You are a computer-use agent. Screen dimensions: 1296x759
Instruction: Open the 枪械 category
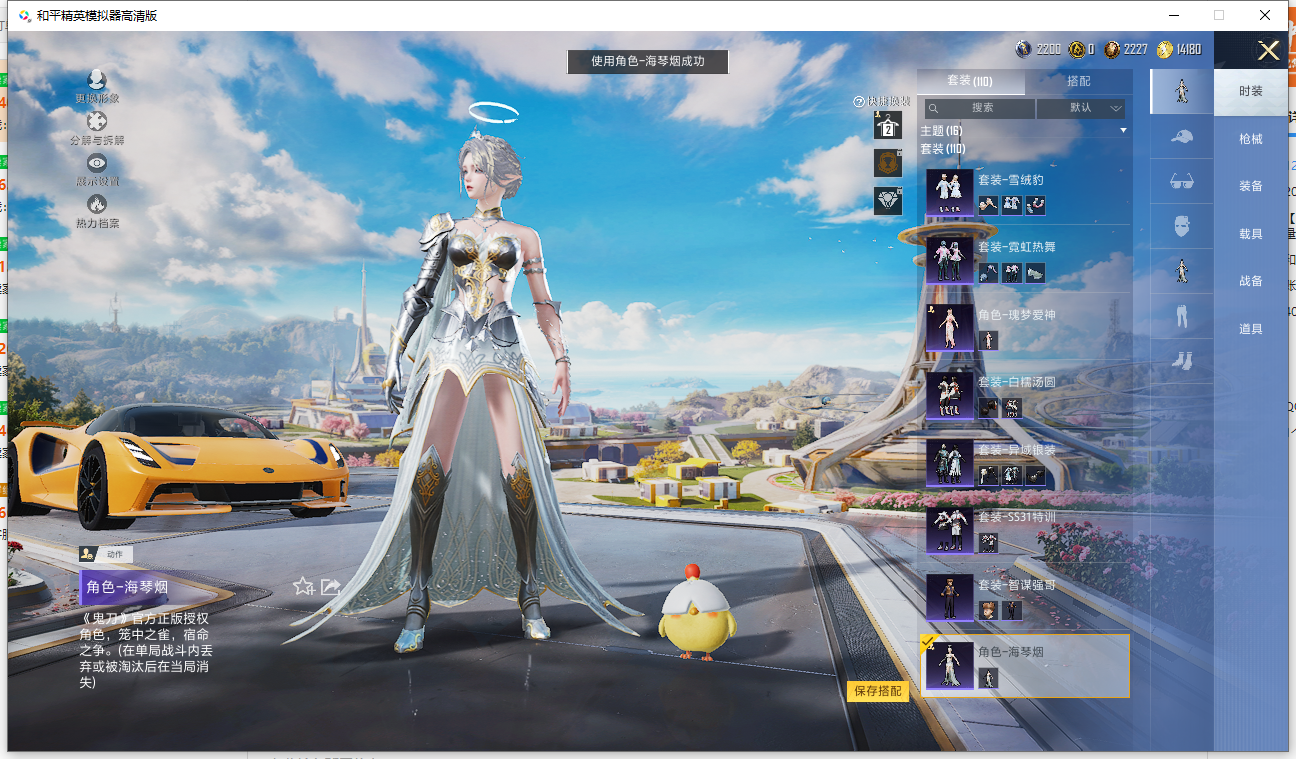1250,139
